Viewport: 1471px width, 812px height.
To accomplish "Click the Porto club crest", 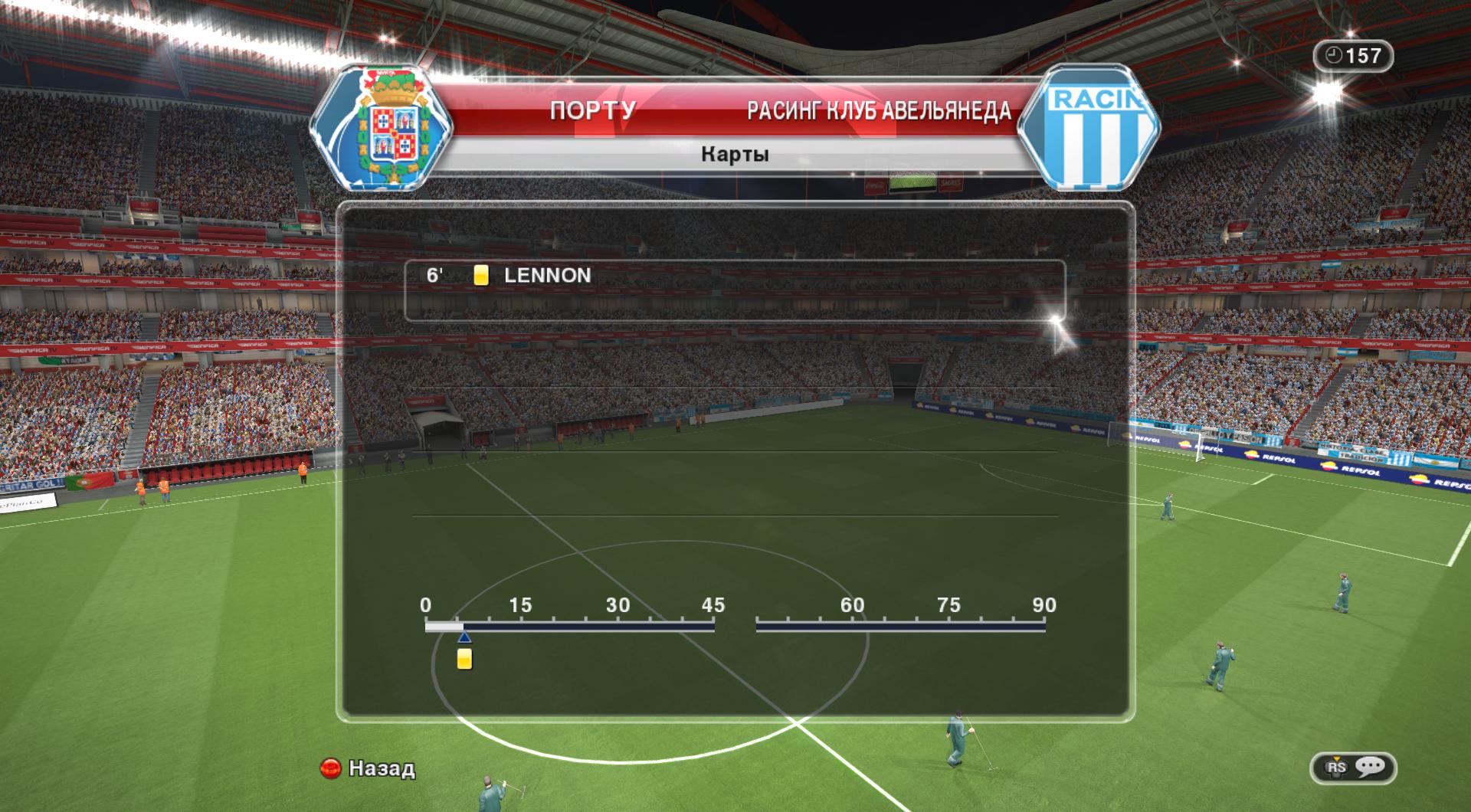I will tap(384, 128).
